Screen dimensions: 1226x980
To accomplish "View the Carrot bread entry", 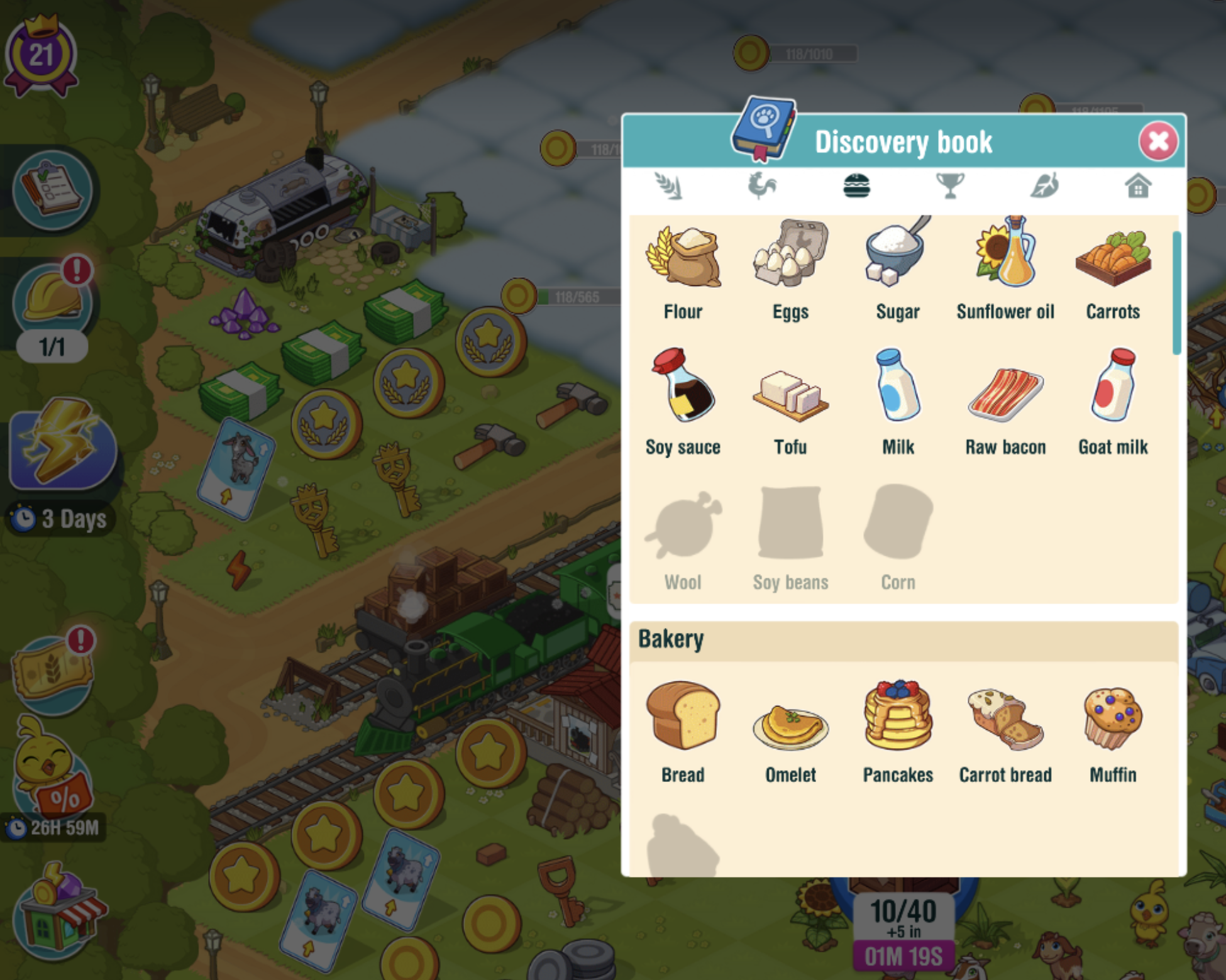I will [1005, 729].
